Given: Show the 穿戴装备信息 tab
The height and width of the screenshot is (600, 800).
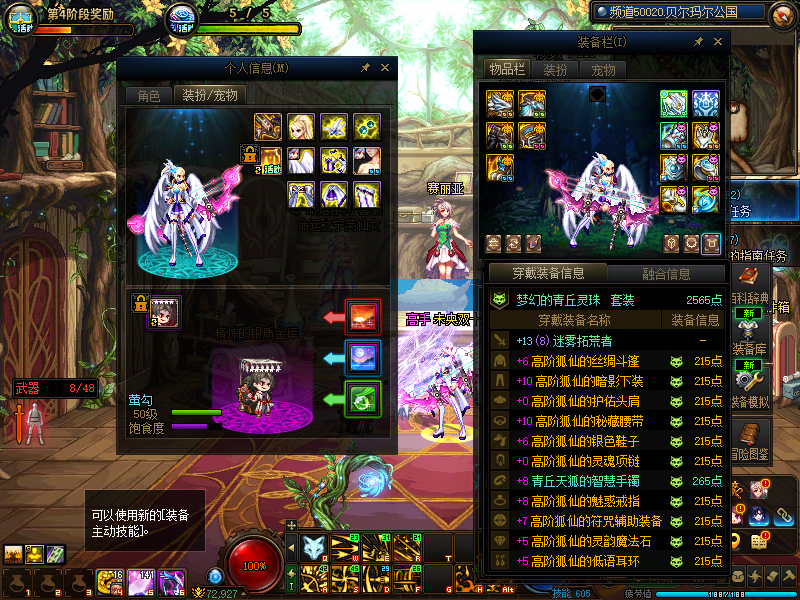Looking at the screenshot, I should (547, 273).
